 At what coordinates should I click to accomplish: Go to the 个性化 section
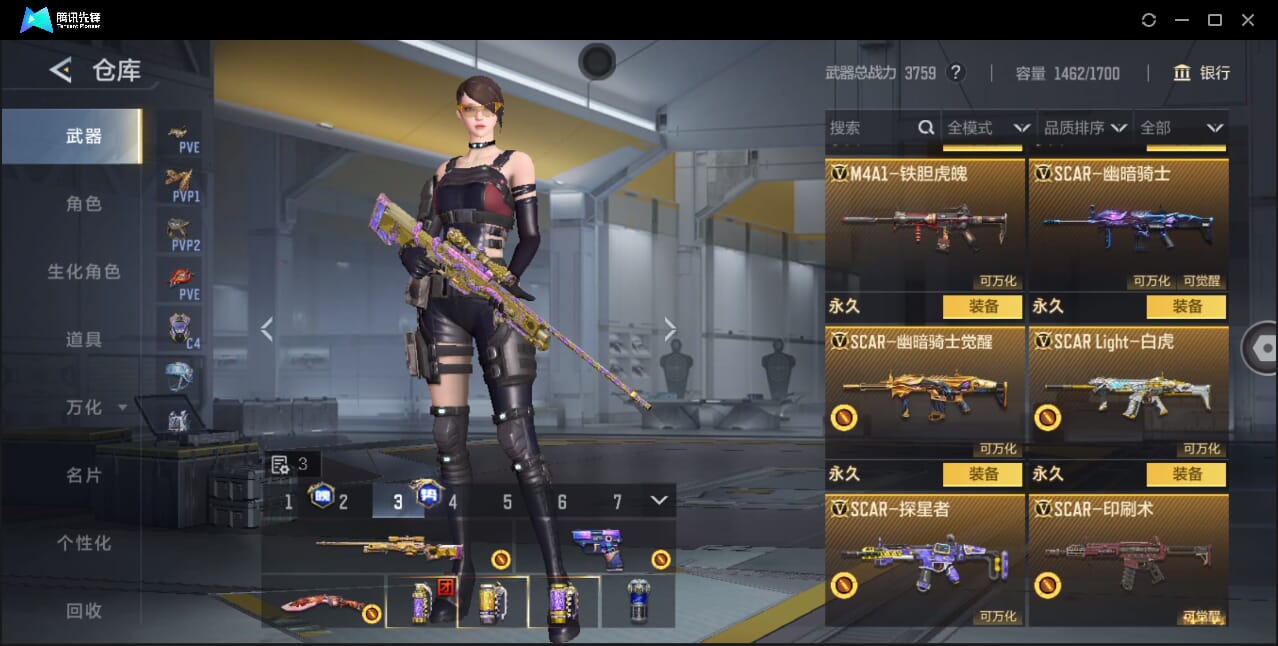click(84, 543)
